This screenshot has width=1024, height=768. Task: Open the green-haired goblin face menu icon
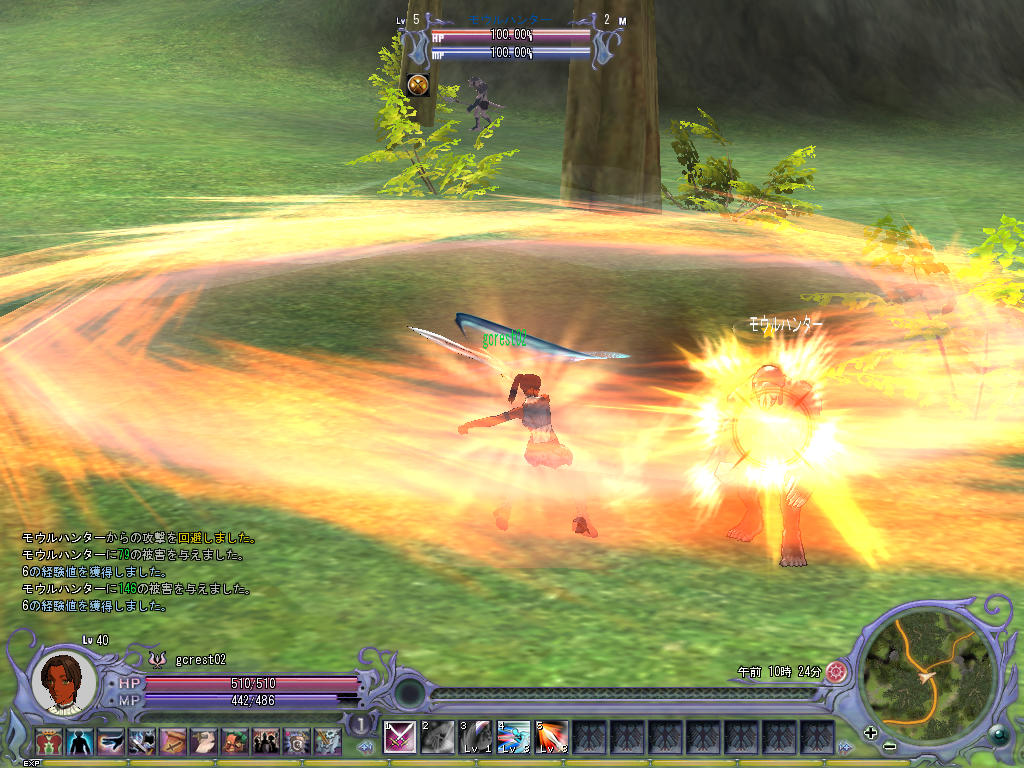click(235, 741)
